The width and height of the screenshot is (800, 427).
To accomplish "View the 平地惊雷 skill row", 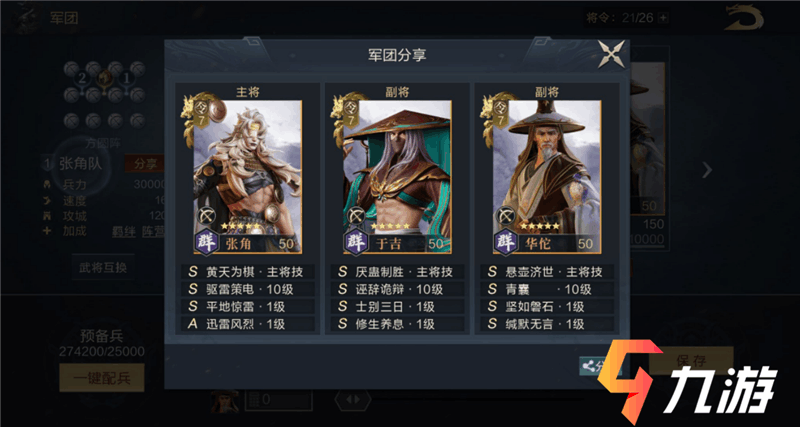I will pyautogui.click(x=248, y=306).
